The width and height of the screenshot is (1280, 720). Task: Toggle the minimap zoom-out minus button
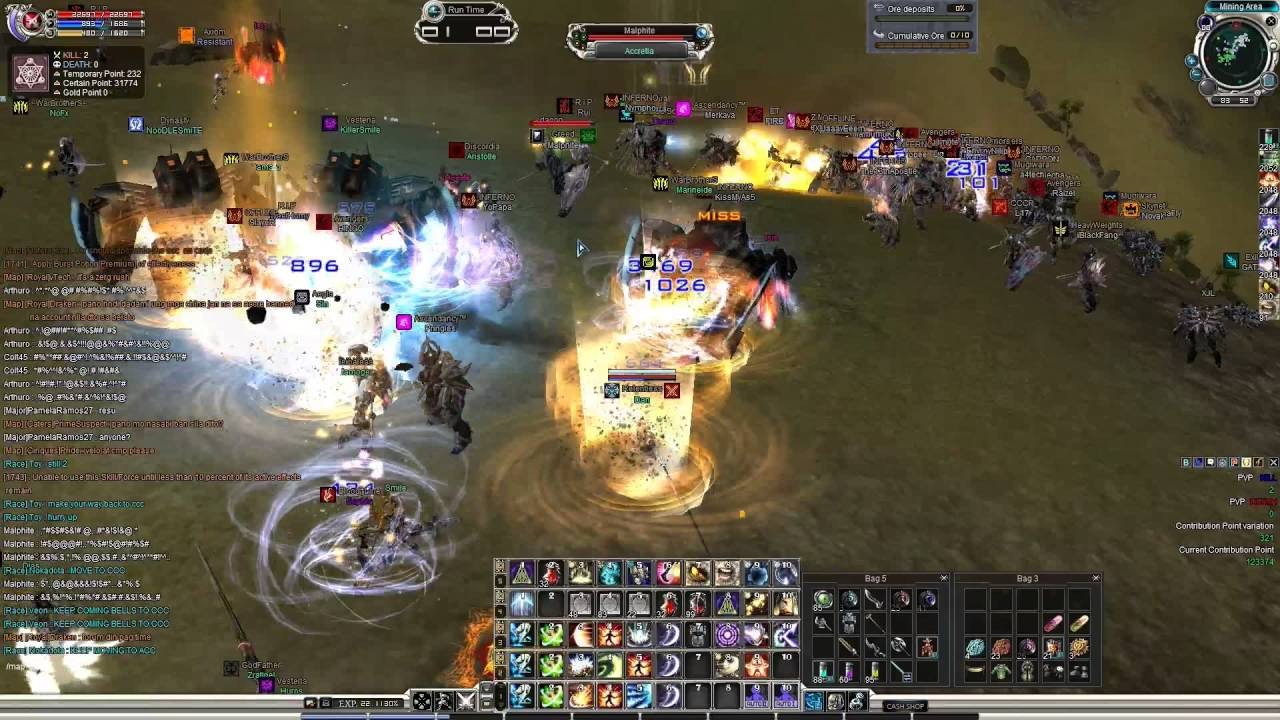tap(1195, 74)
